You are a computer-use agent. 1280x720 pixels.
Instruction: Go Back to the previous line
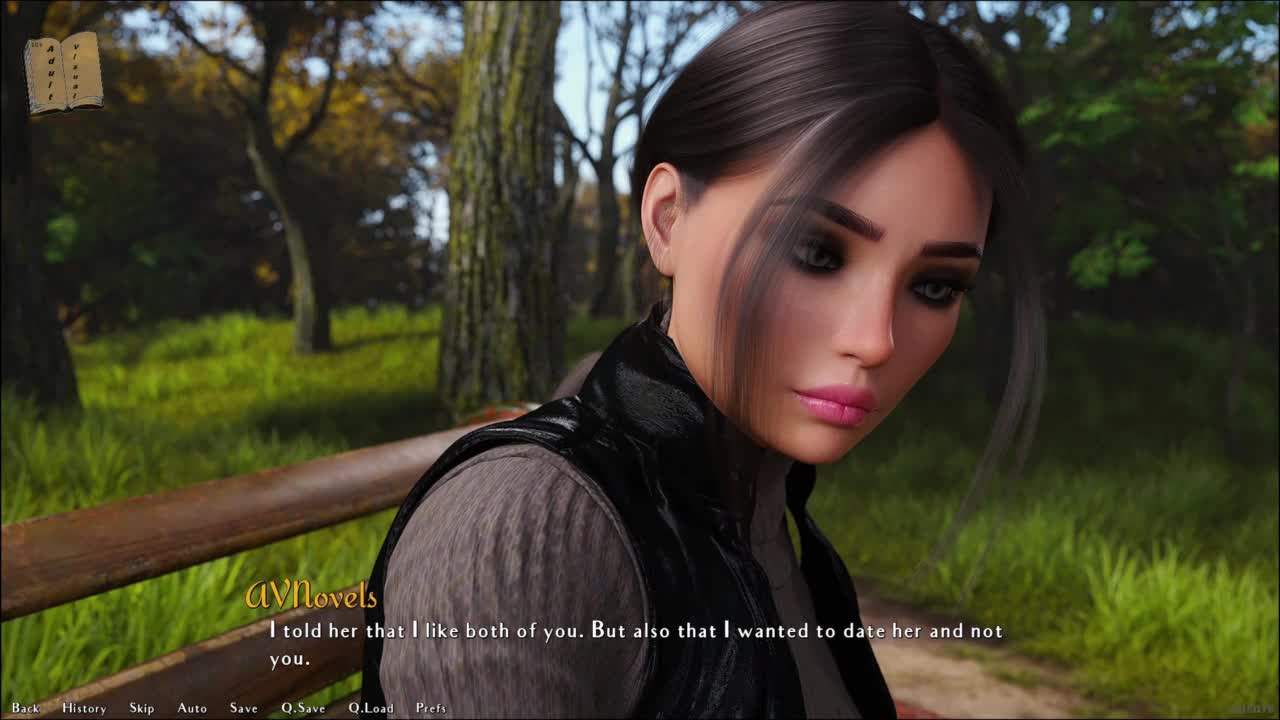pyautogui.click(x=26, y=708)
